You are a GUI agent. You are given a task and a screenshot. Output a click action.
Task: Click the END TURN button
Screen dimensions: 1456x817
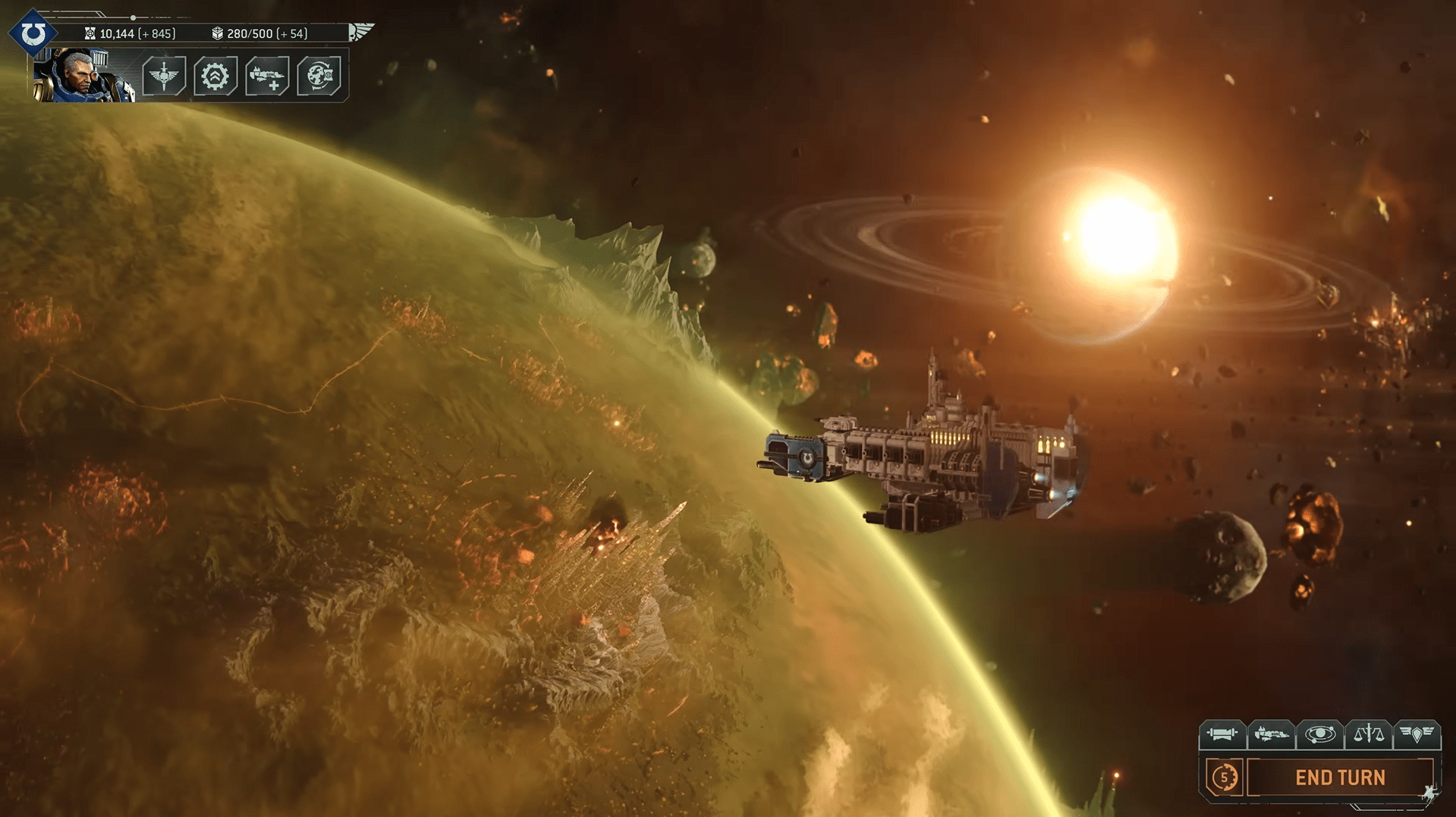(1340, 778)
